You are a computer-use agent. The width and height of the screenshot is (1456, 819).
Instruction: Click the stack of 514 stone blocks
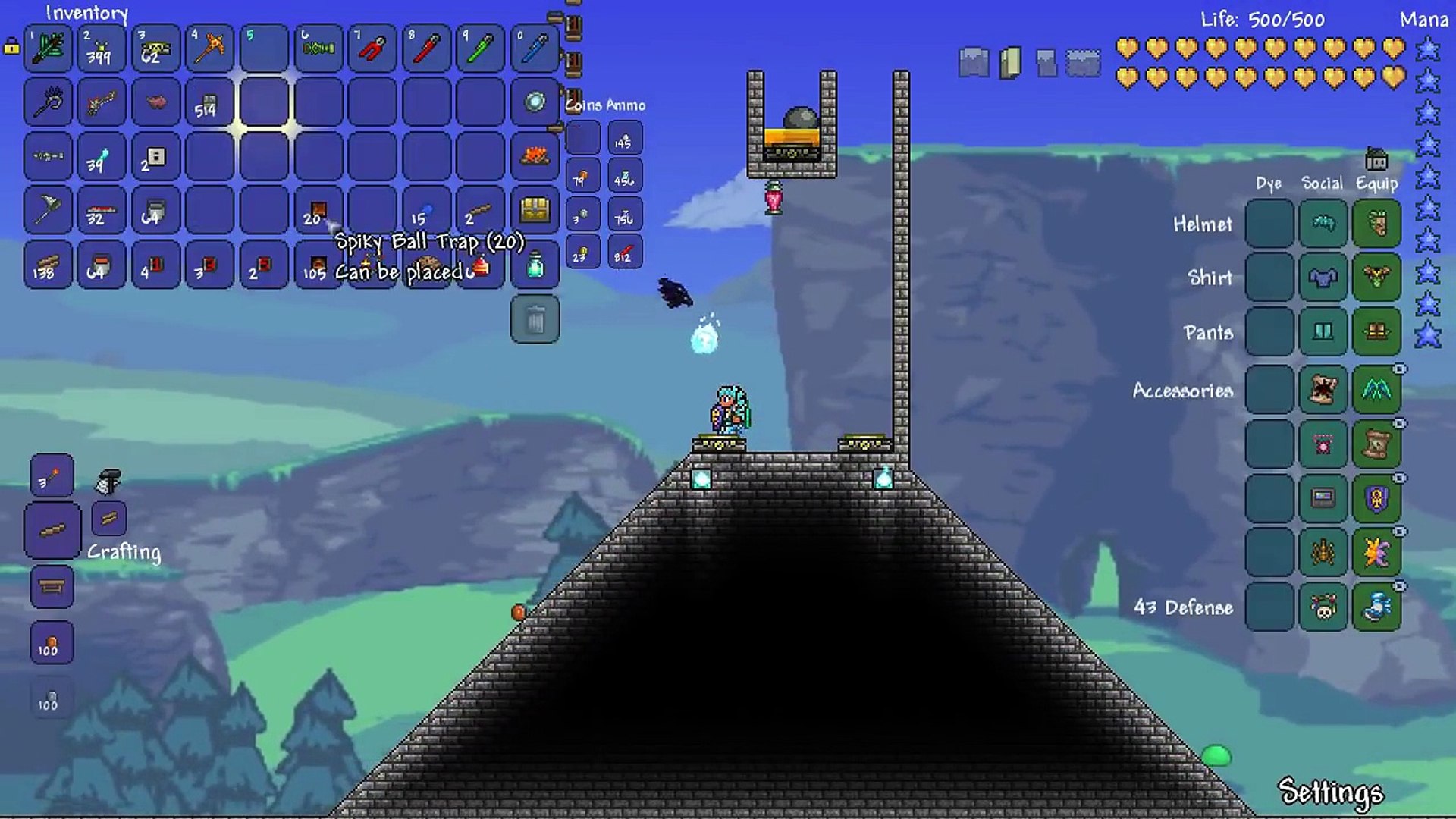click(x=209, y=102)
